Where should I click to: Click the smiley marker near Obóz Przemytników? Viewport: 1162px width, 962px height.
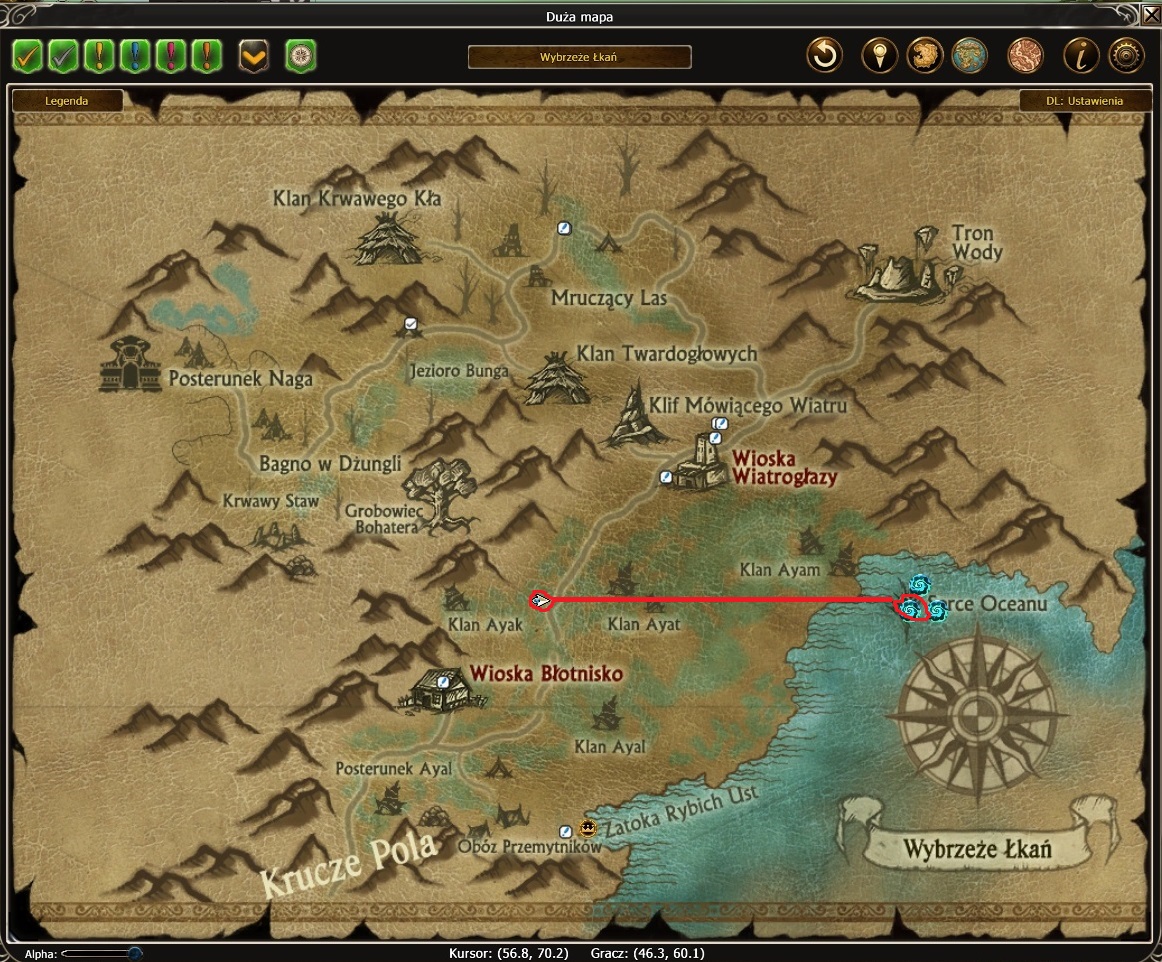point(587,828)
